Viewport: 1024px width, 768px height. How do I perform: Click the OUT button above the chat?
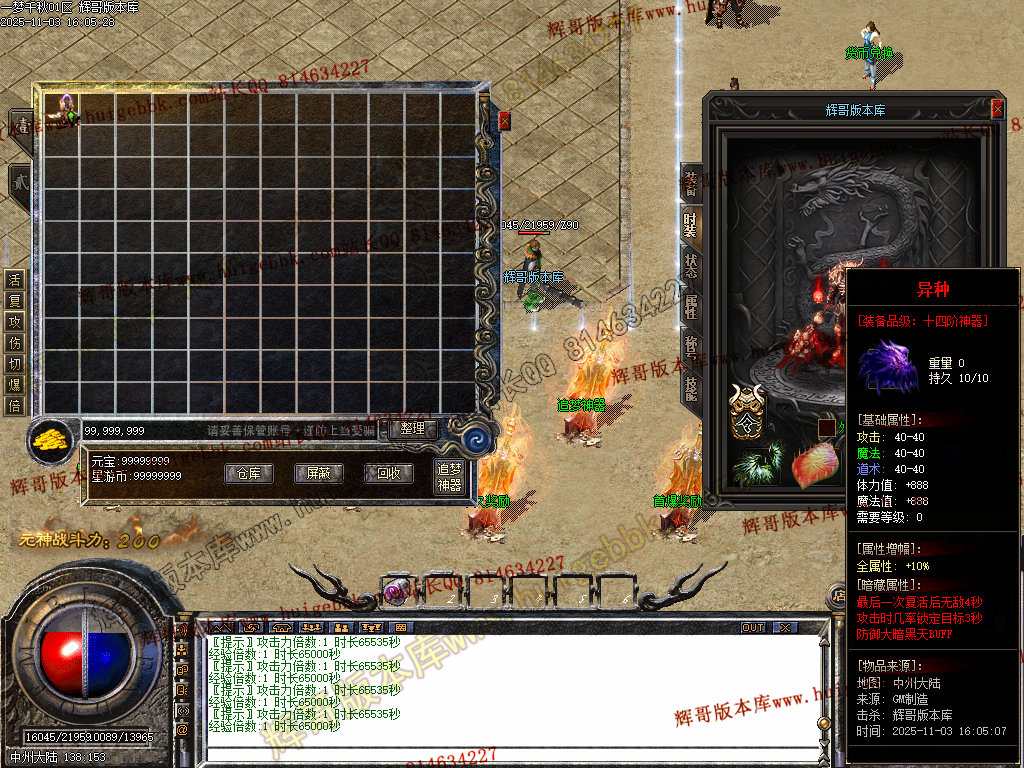point(753,627)
